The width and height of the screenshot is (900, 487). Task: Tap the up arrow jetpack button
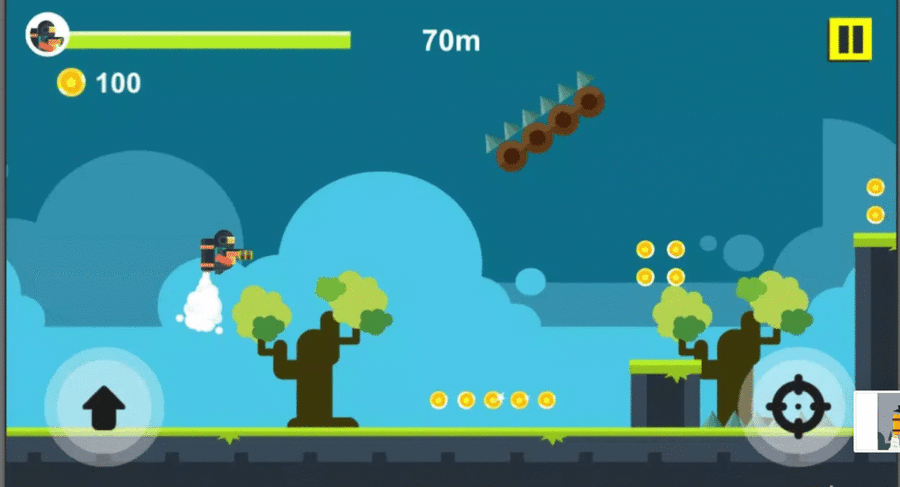[x=103, y=407]
